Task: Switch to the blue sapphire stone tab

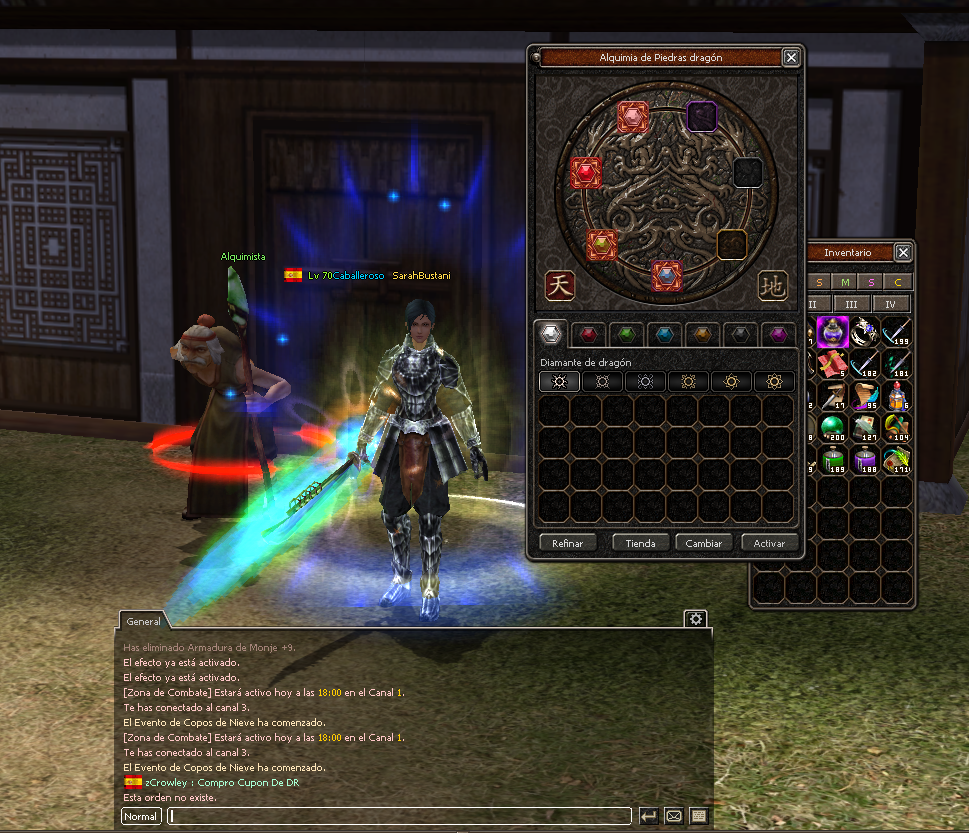Action: click(x=664, y=334)
